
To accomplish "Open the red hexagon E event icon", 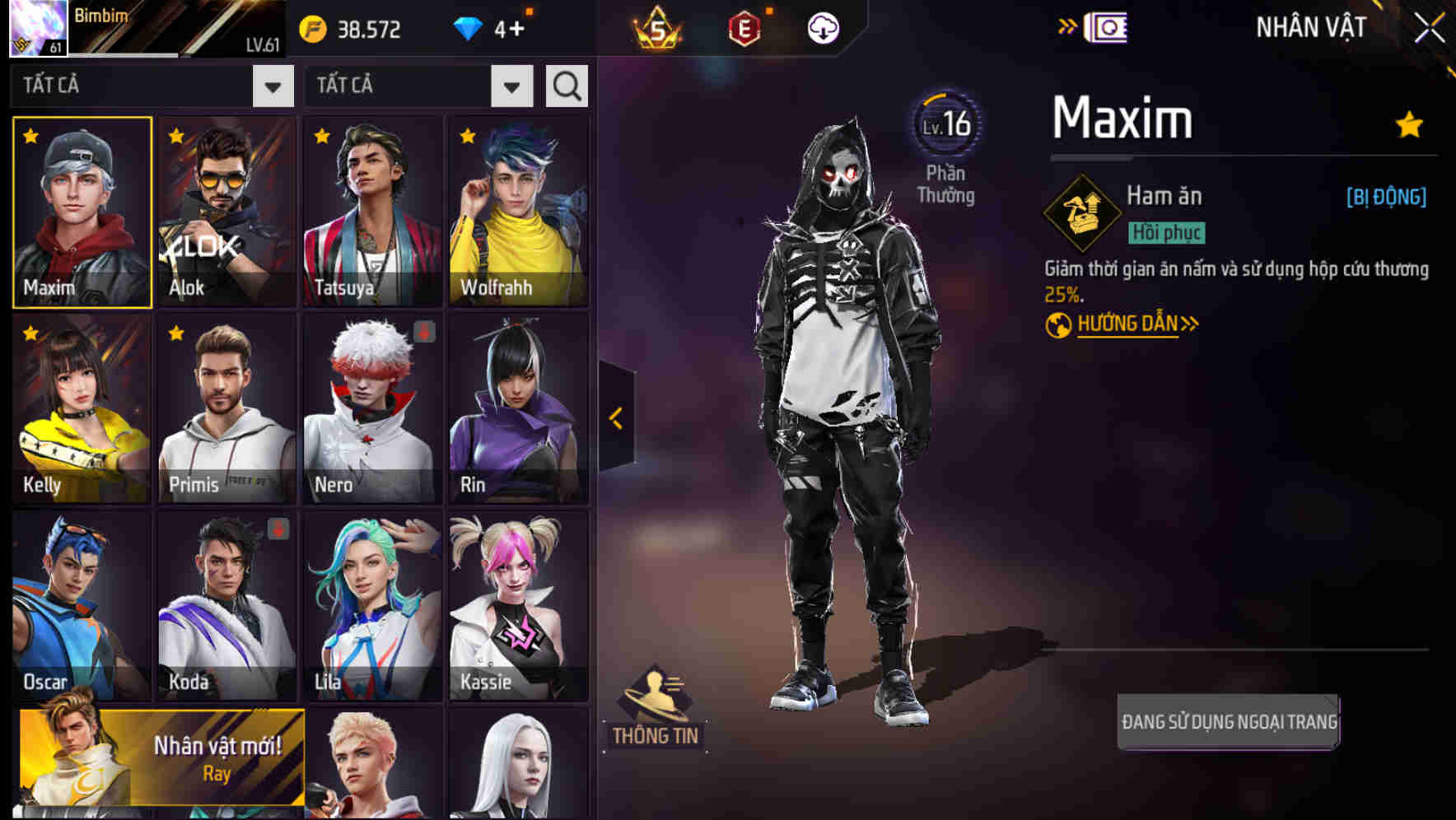I will tap(744, 28).
